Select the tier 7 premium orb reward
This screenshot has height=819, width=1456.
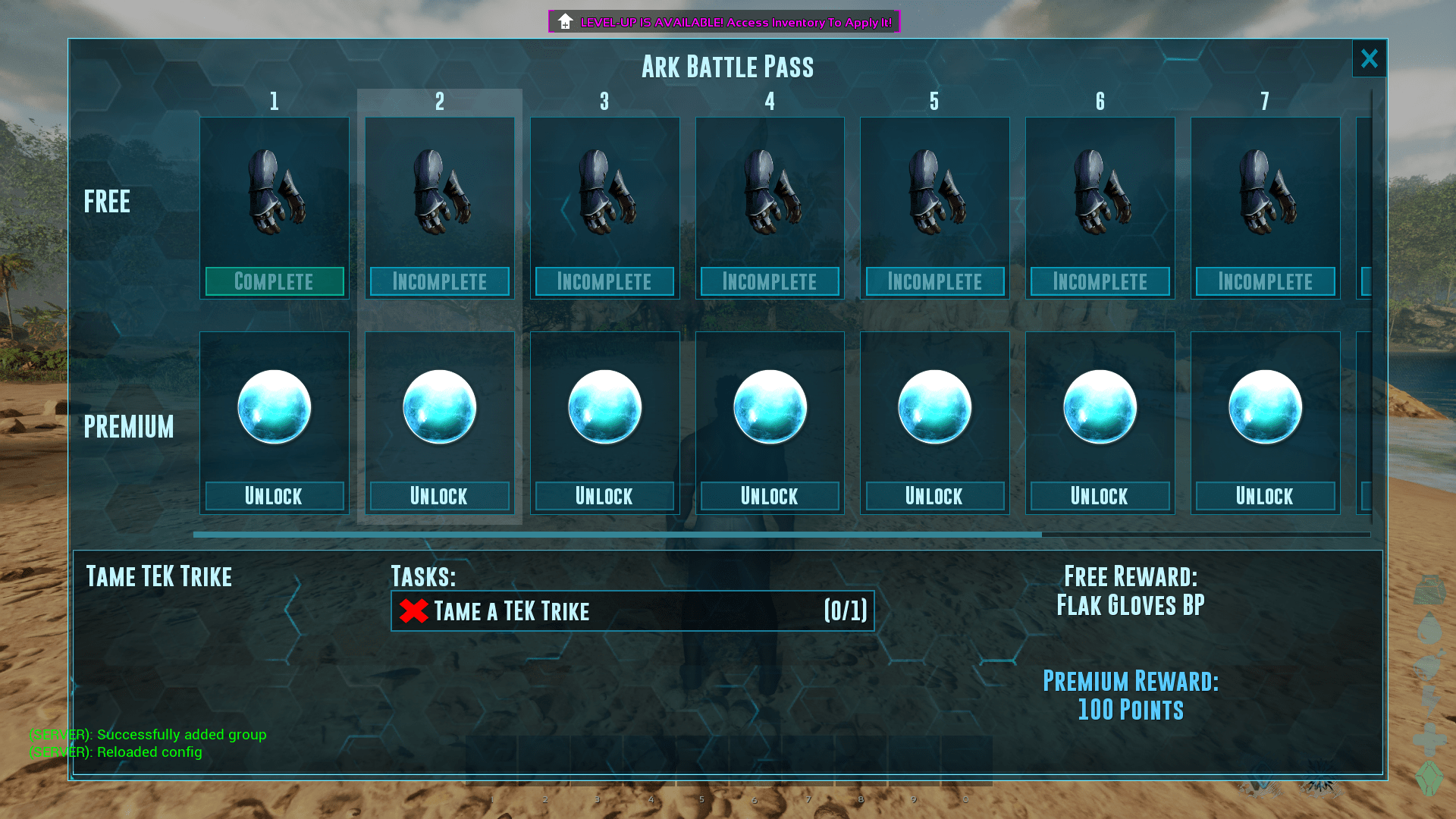coord(1265,407)
